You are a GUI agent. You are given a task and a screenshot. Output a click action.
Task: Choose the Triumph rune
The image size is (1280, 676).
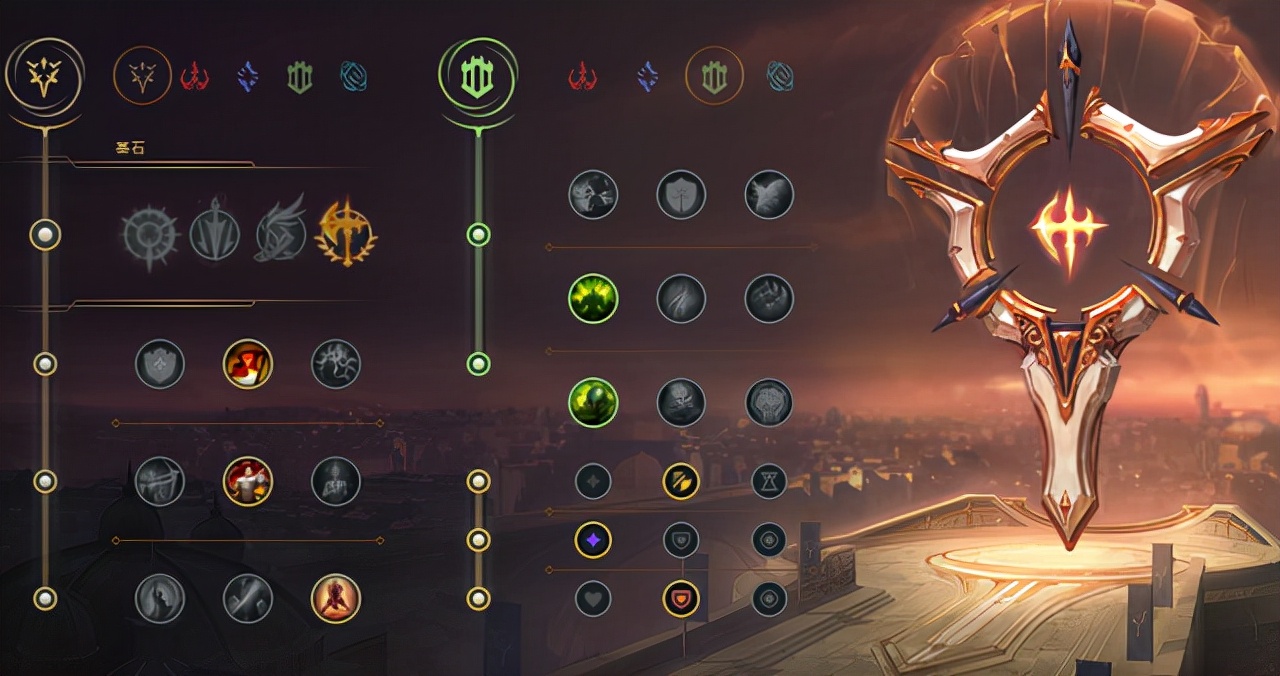(x=248, y=364)
